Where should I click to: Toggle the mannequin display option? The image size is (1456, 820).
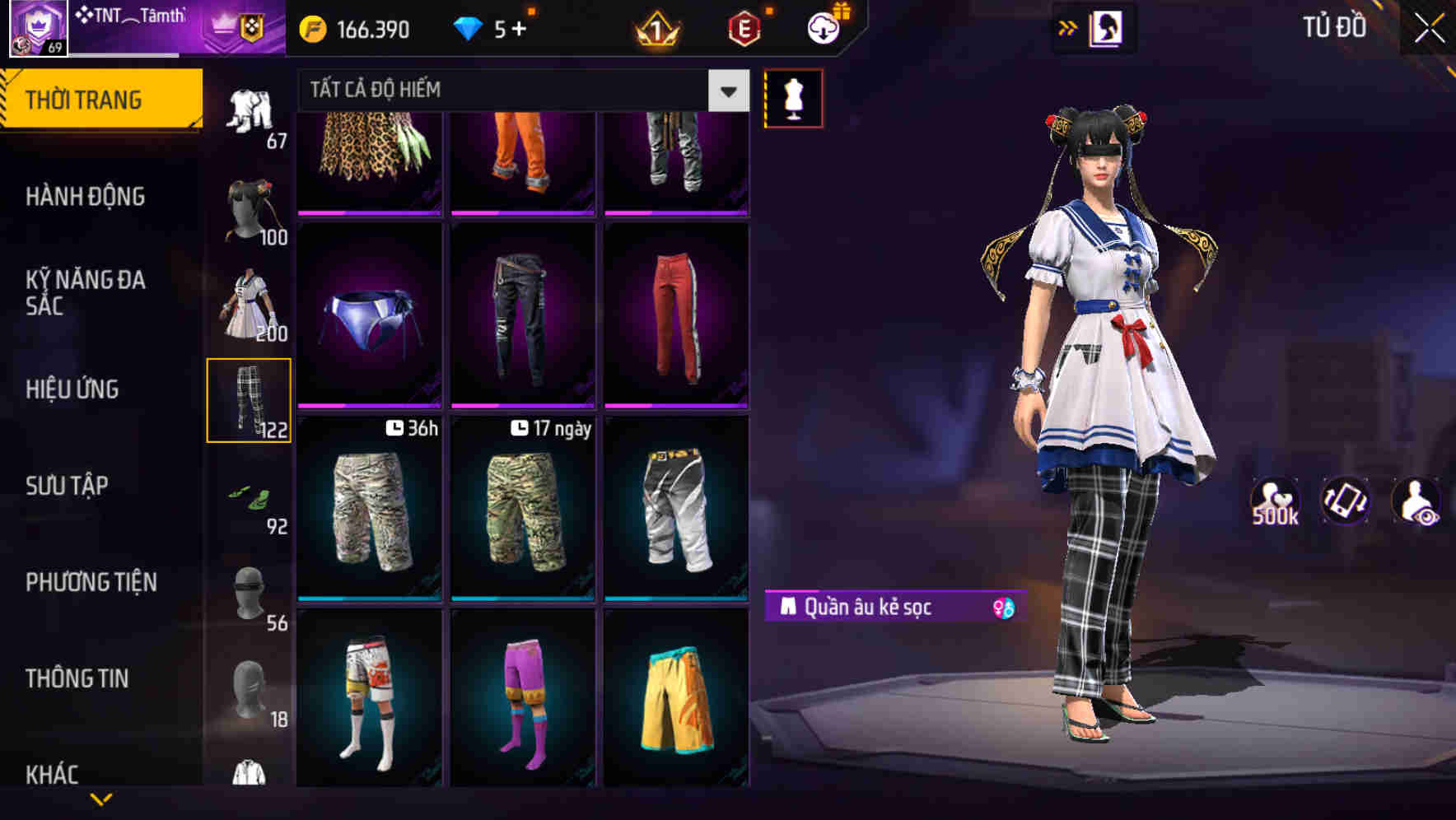point(794,97)
